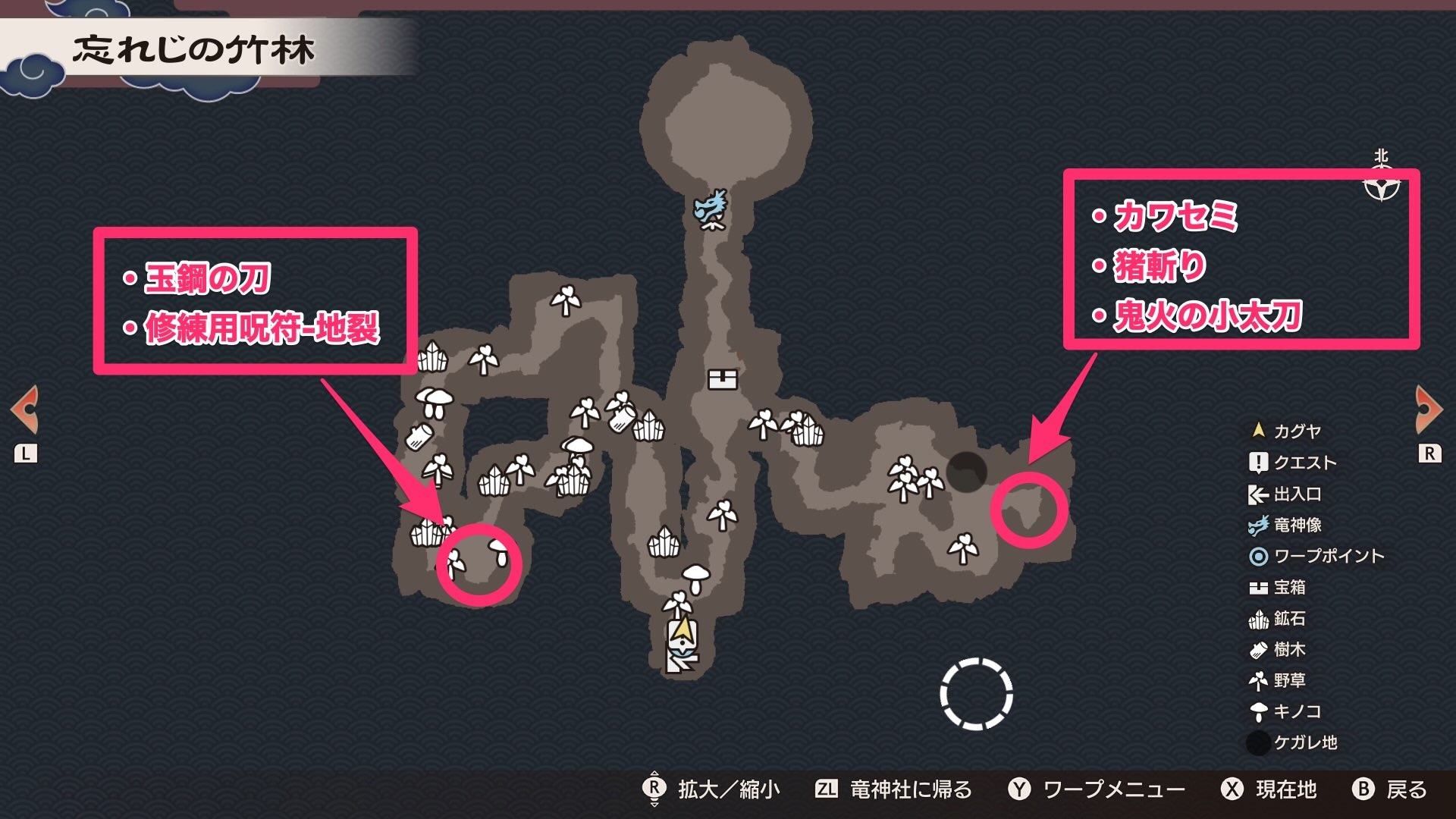The height and width of the screenshot is (819, 1456).
Task: Select the キノコ mushroom legend icon
Action: 1260,712
